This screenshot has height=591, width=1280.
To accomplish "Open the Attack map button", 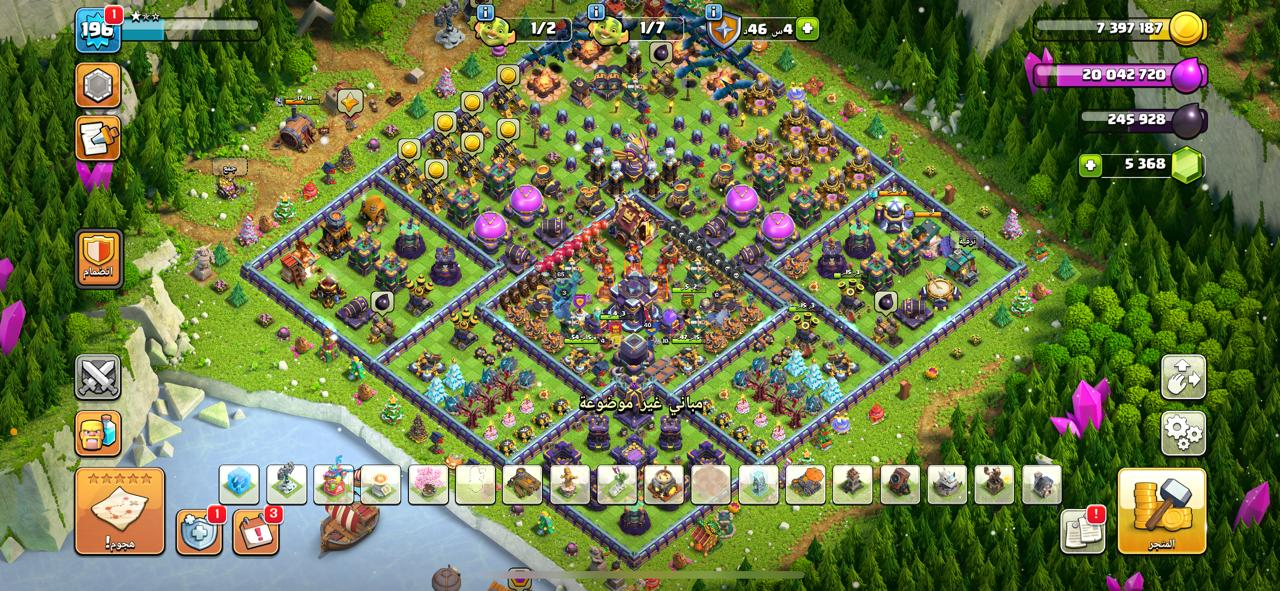I will click(119, 511).
